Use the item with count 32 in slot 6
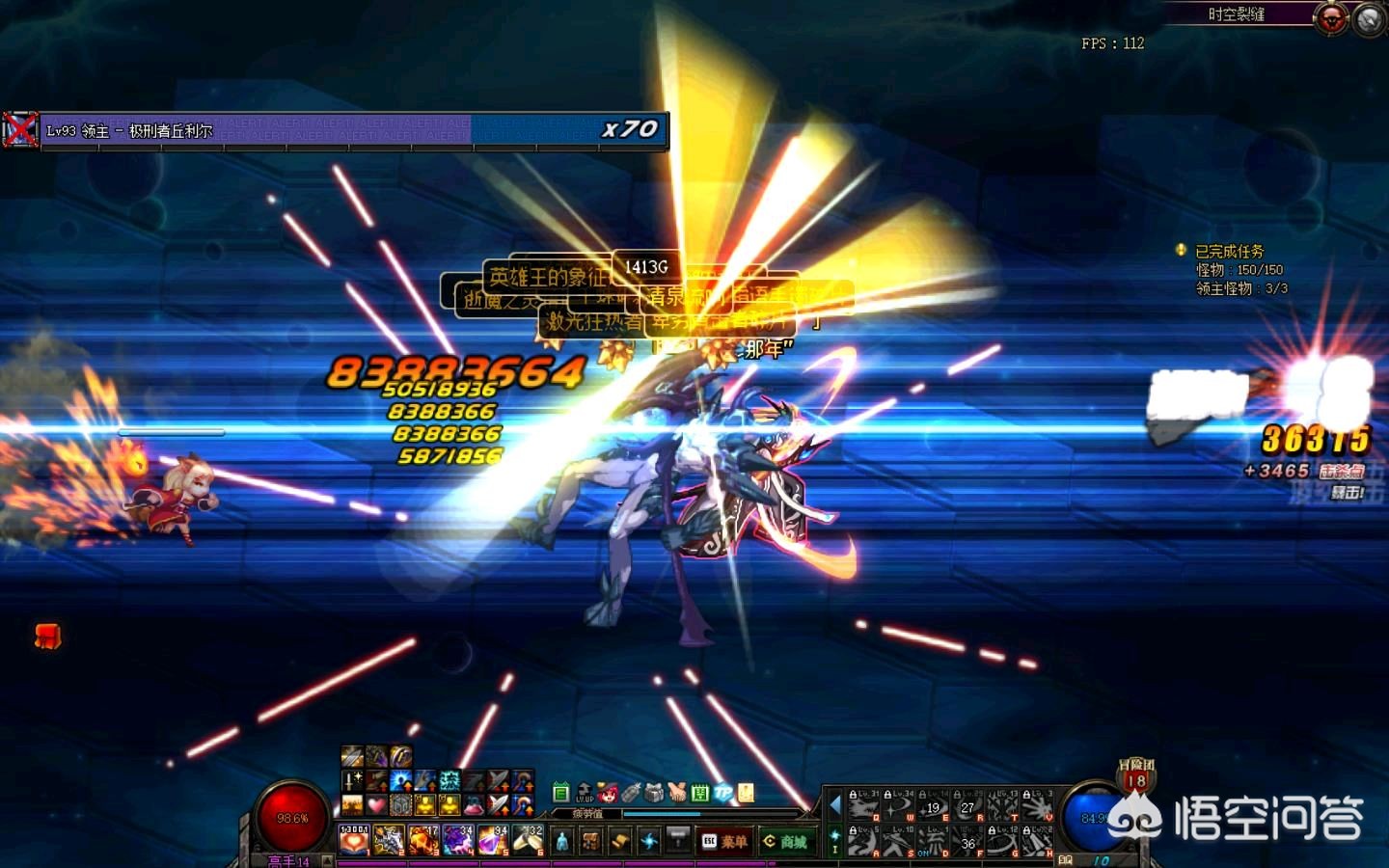This screenshot has height=868, width=1389. click(528, 840)
